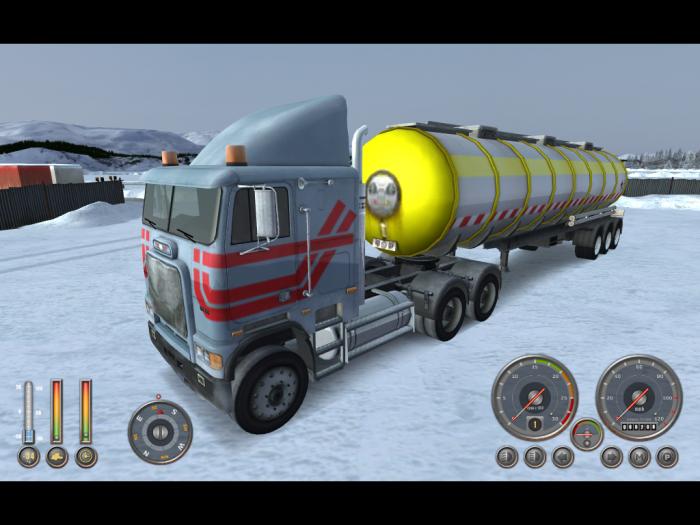Screen dimensions: 700x525
Task: Click the round compass dial
Action: (x=160, y=432)
